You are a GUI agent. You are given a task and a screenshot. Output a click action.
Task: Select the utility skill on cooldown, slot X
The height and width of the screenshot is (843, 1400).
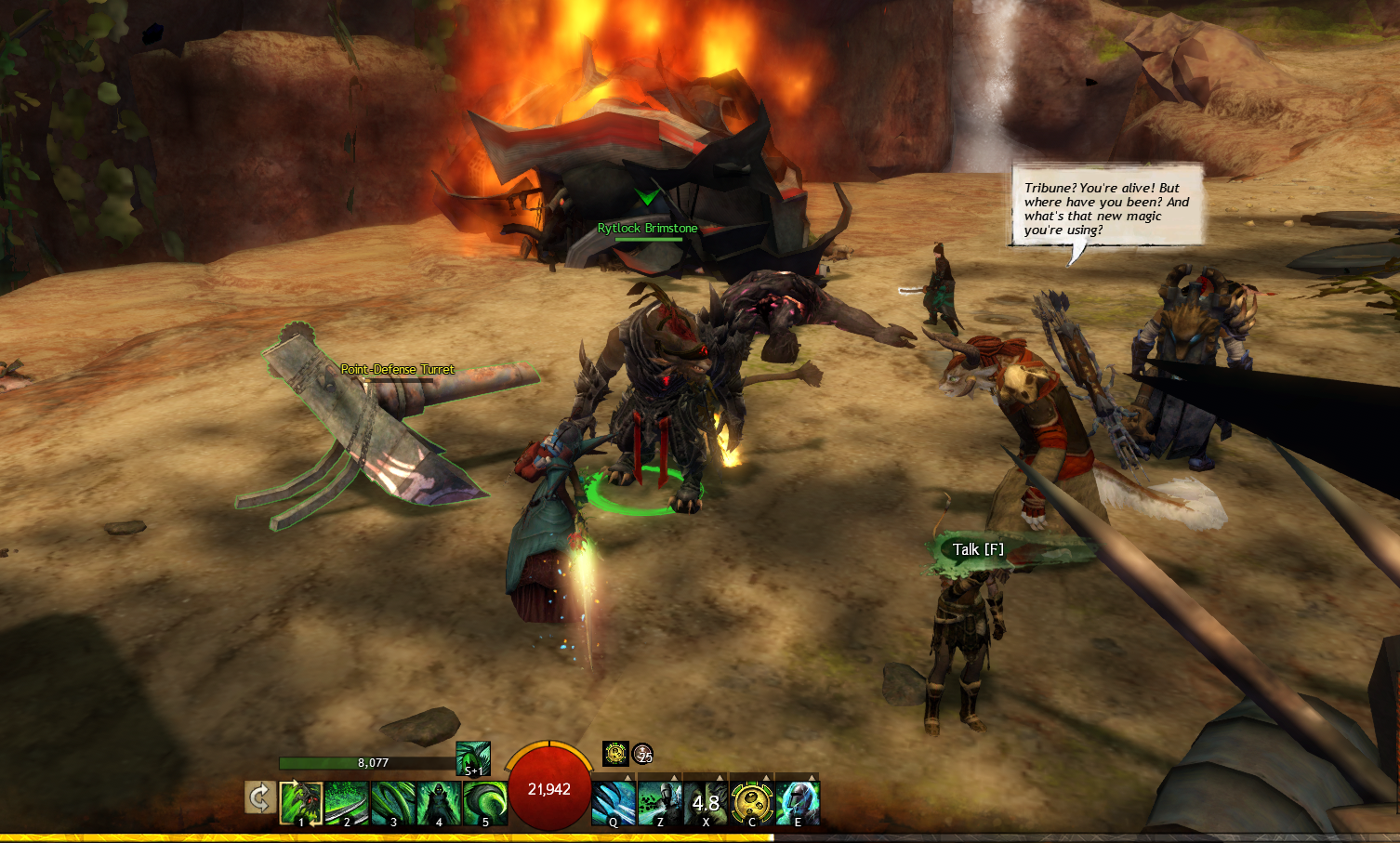(706, 803)
